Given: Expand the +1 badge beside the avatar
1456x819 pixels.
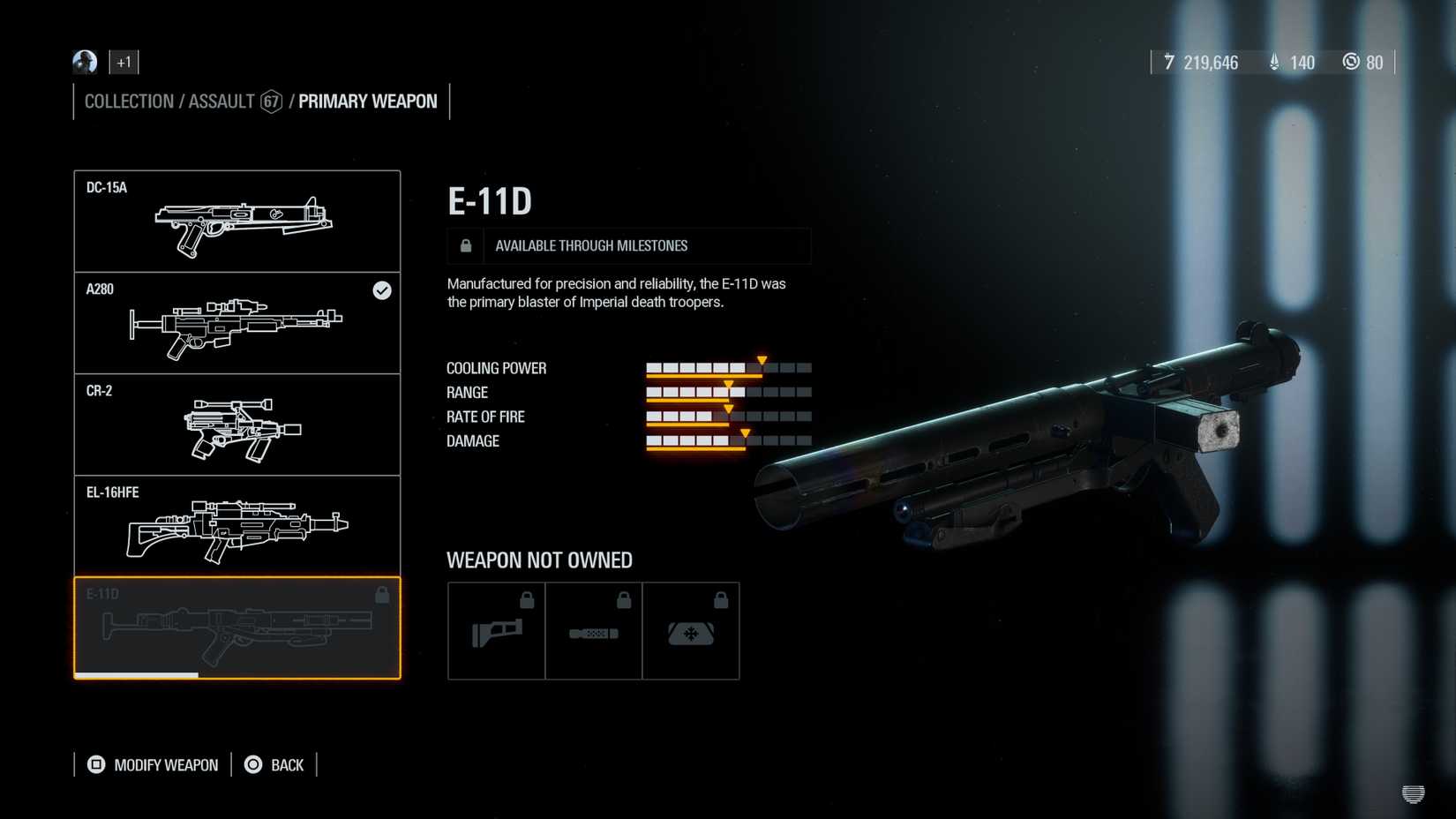Looking at the screenshot, I should click(x=124, y=62).
